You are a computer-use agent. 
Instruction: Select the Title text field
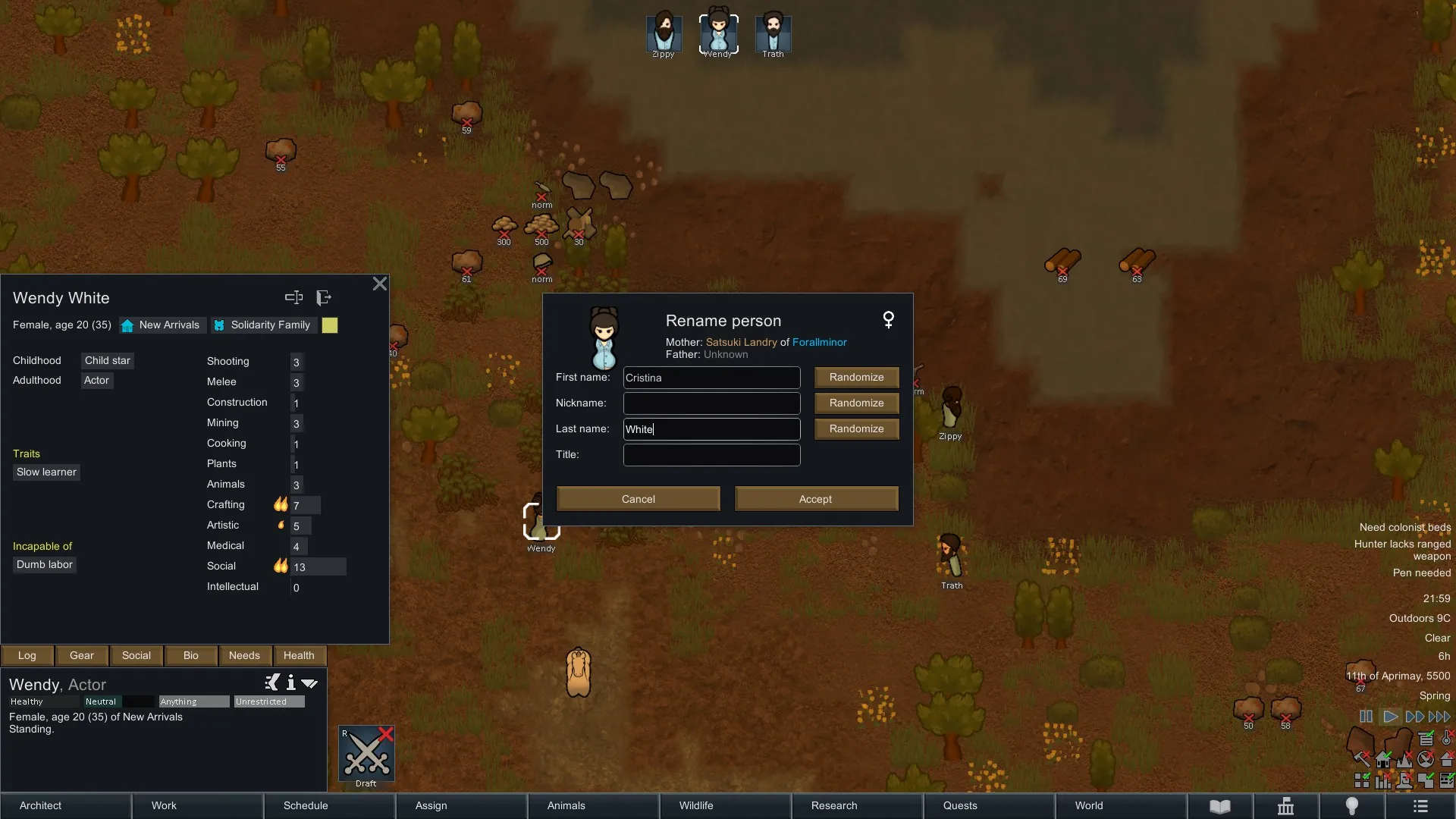coord(711,455)
